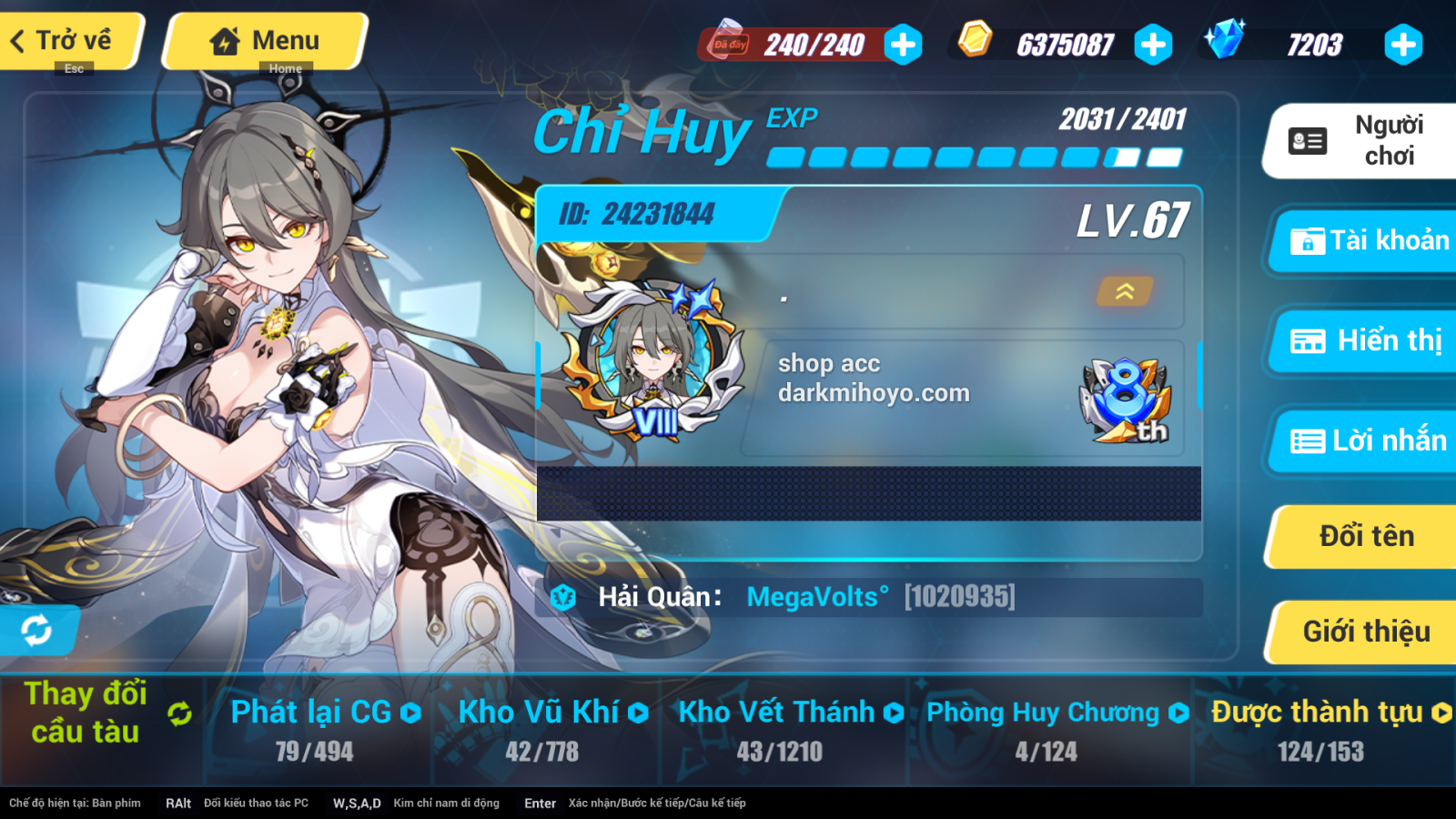Viewport: 1456px width, 819px height.
Task: Click the Tài khoản sidebar option
Action: pyautogui.click(x=1364, y=242)
